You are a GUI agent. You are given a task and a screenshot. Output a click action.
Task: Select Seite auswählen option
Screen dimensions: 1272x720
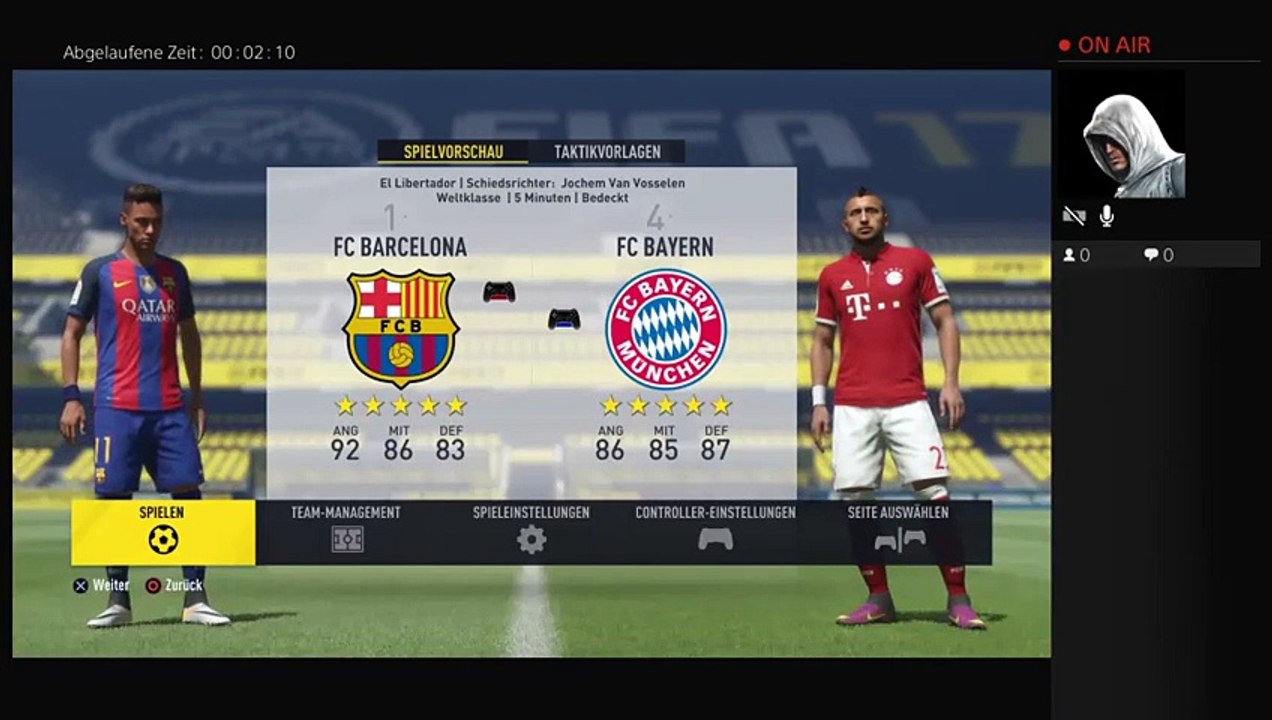tap(899, 532)
